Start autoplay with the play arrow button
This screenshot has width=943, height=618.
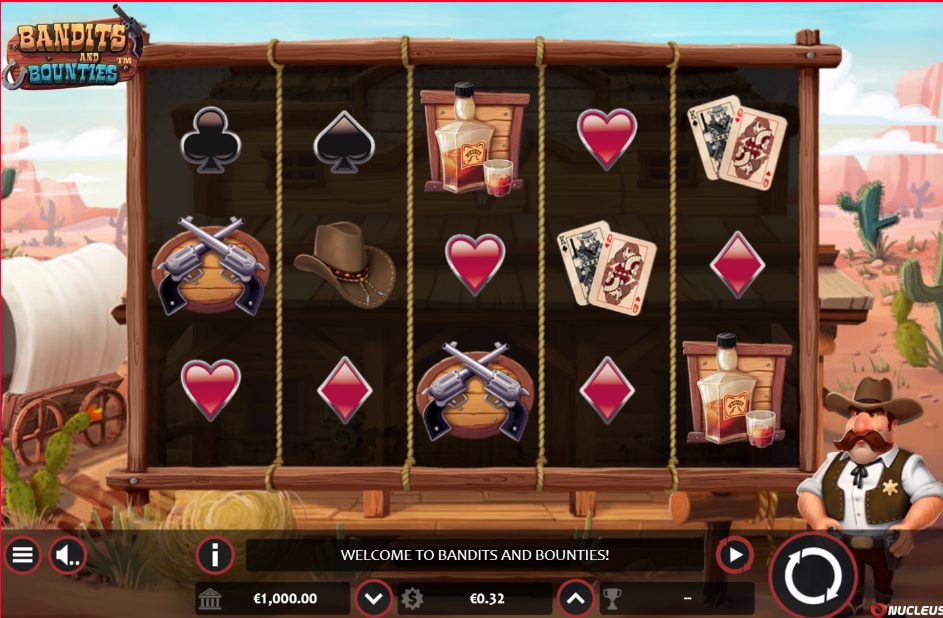(x=735, y=554)
